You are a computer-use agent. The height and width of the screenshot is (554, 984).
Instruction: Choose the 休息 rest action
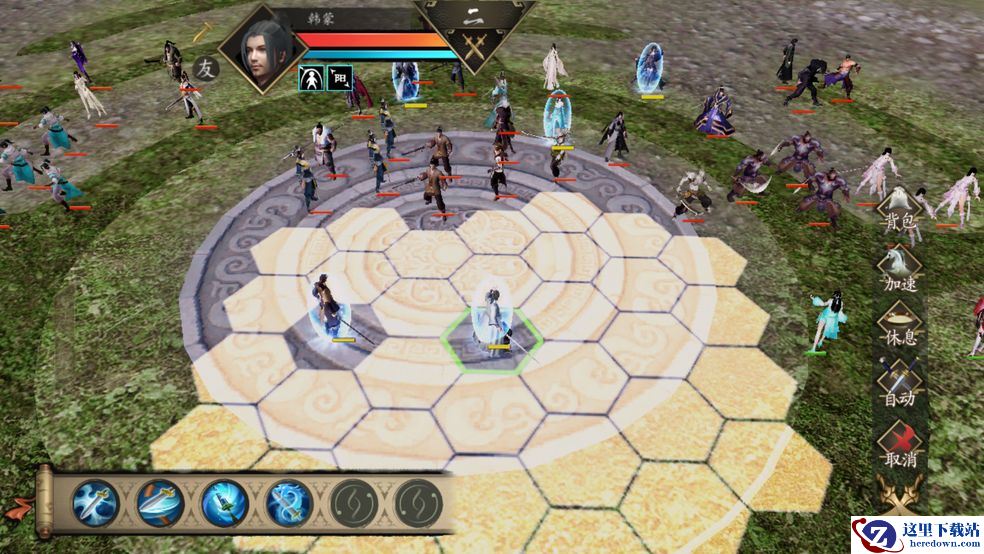click(899, 326)
